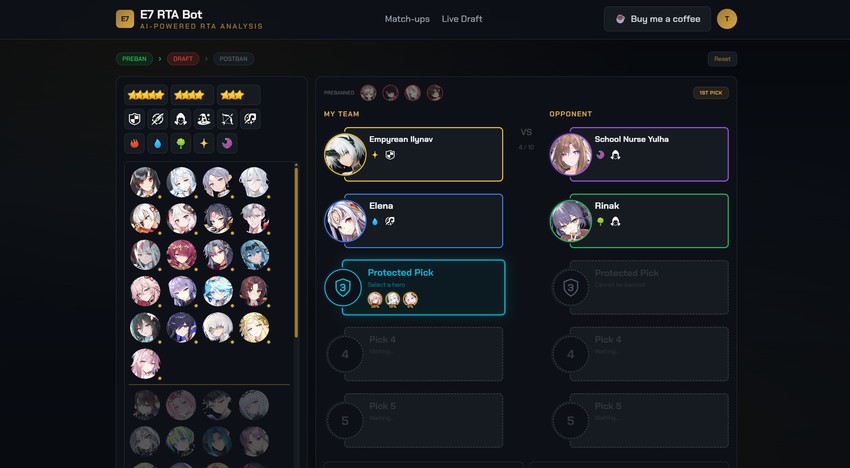
Task: Filter heroes by Earth tree element
Action: pyautogui.click(x=181, y=143)
